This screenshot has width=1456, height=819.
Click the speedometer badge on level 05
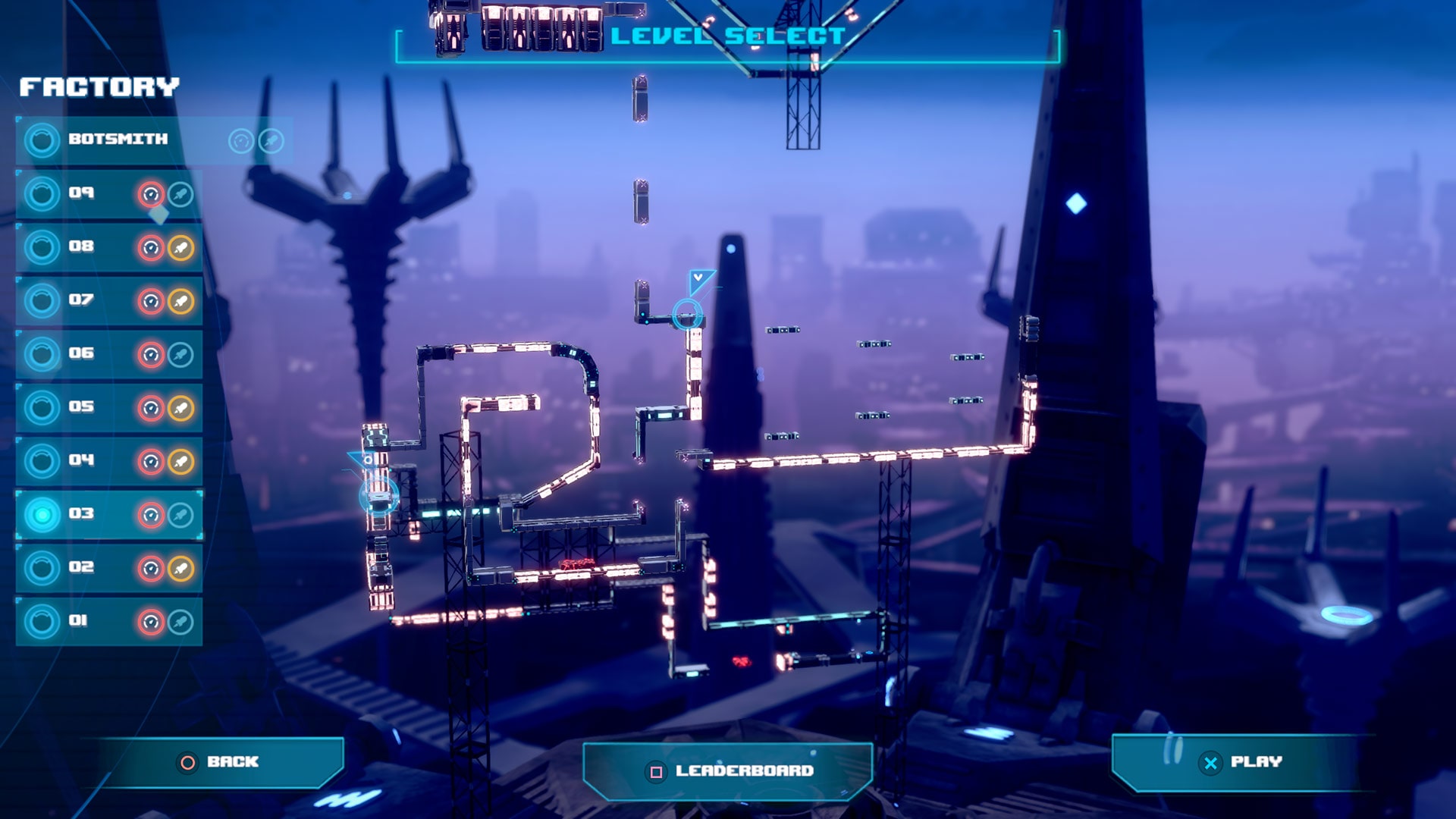click(x=150, y=406)
